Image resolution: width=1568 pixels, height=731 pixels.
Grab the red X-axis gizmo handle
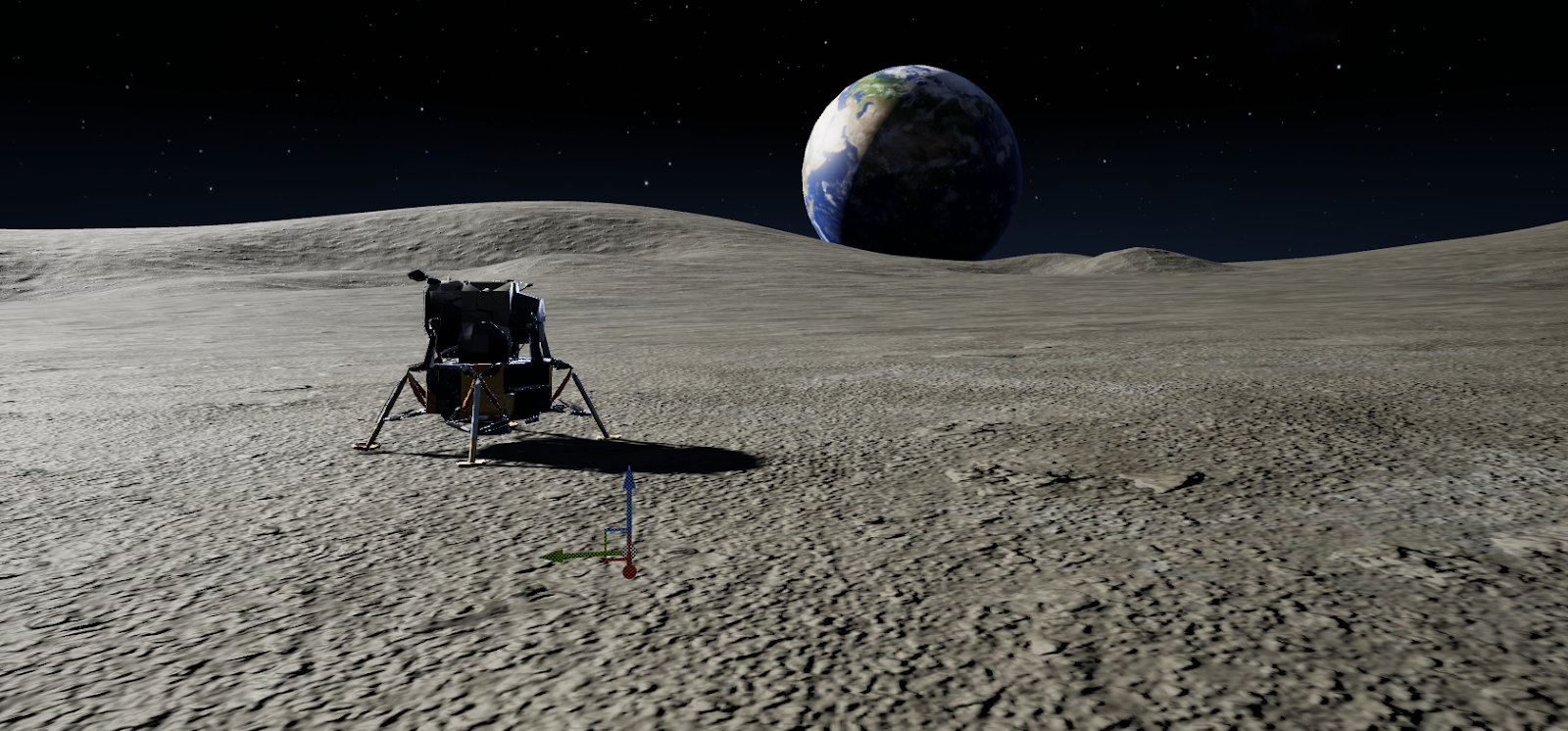point(630,569)
